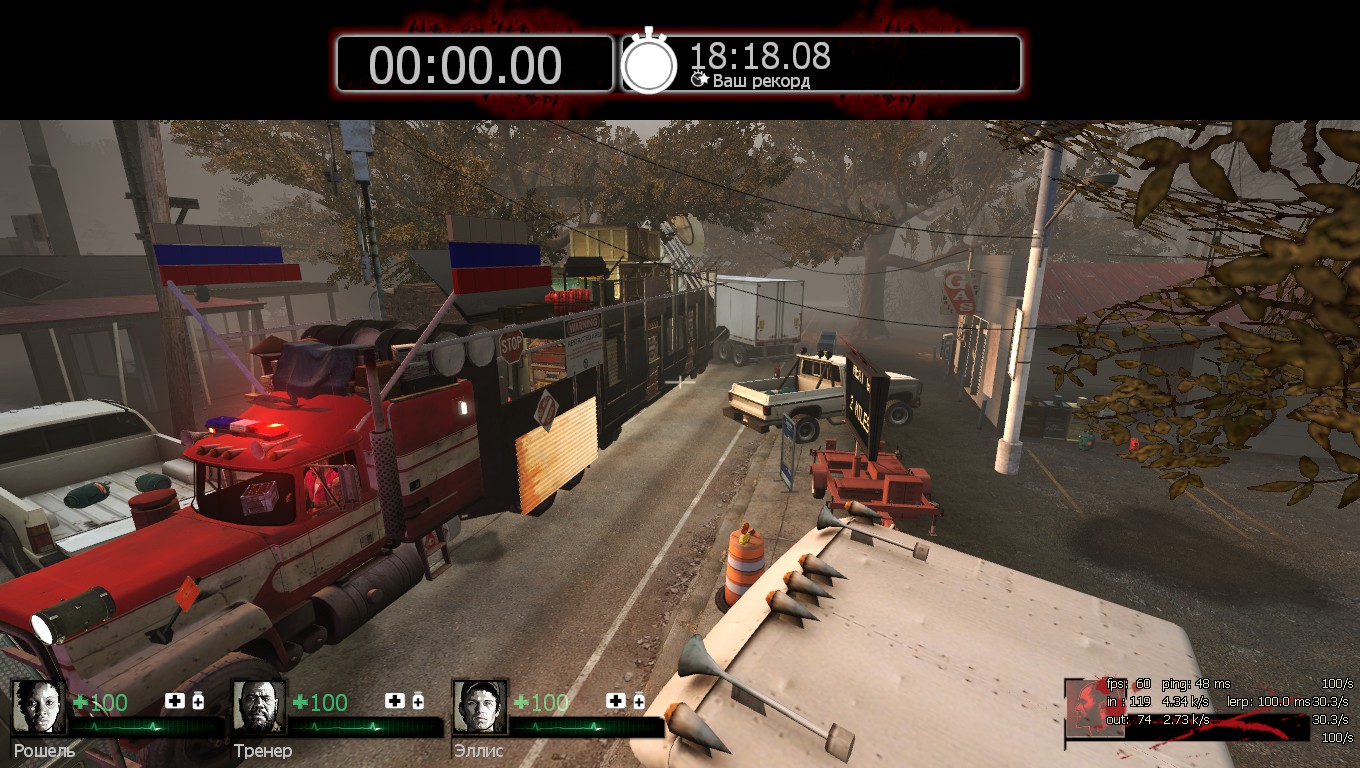1360x768 pixels.
Task: Select Rochelle's teammate portrait
Action: click(39, 707)
